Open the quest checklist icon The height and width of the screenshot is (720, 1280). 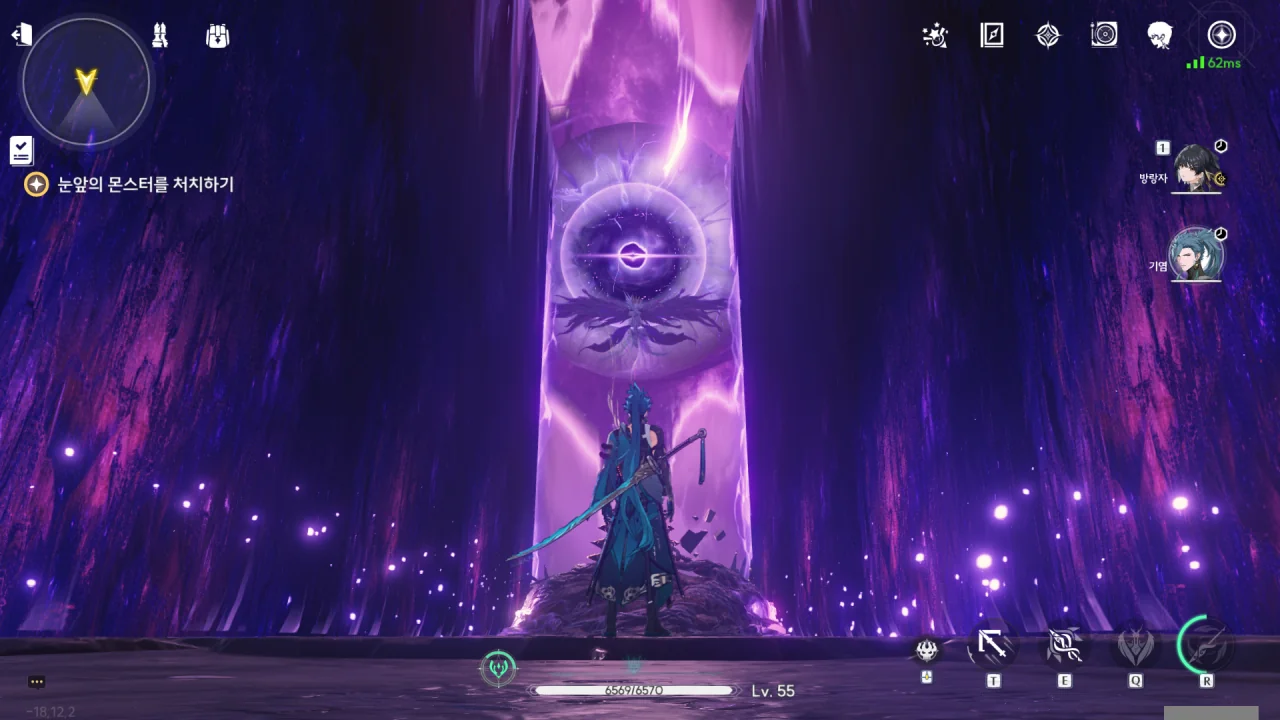(21, 150)
